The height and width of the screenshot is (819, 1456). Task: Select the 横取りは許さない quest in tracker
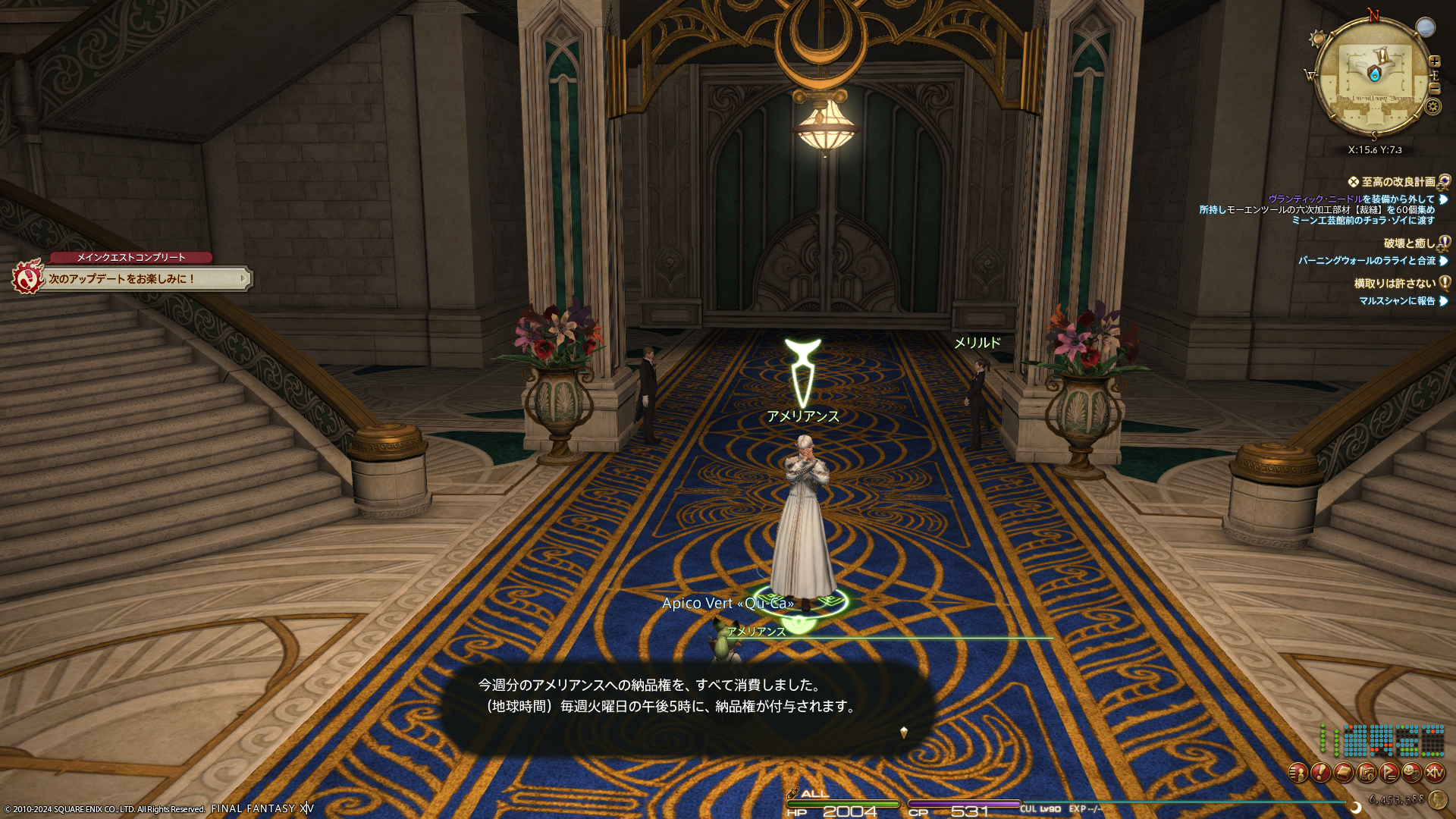(x=1395, y=284)
